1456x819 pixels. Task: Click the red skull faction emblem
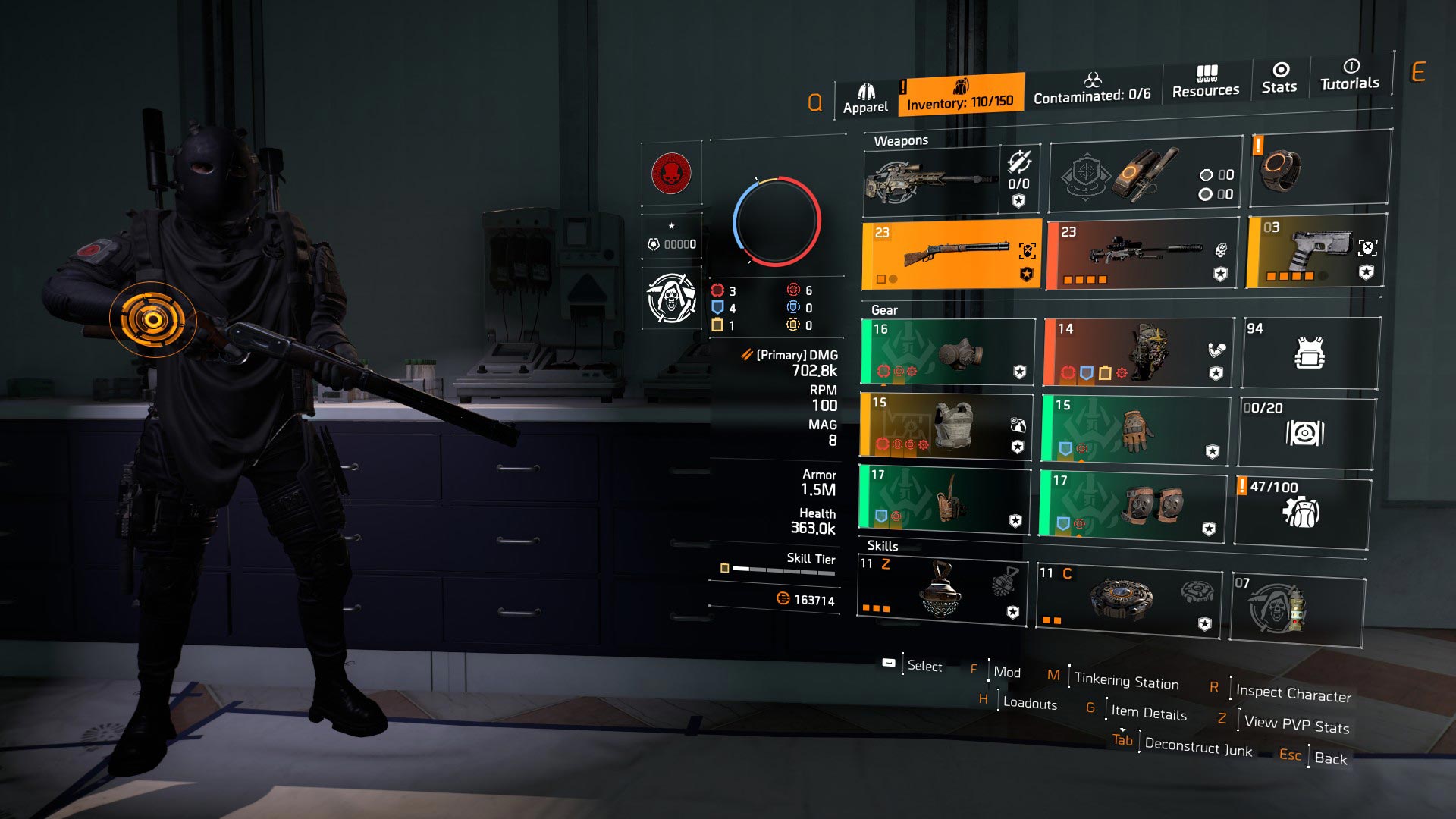point(670,172)
